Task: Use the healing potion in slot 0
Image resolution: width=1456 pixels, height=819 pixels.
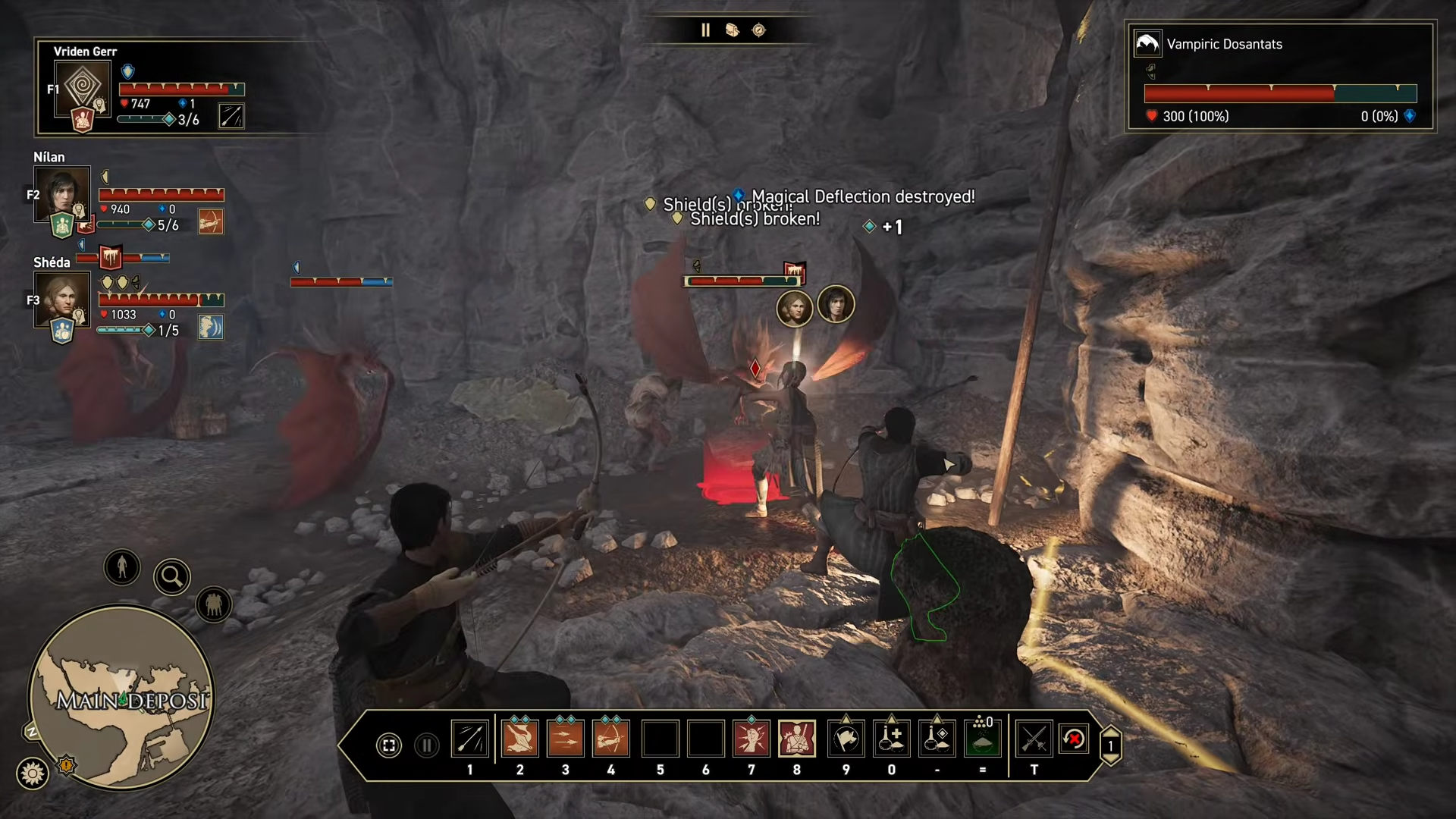Action: click(892, 739)
